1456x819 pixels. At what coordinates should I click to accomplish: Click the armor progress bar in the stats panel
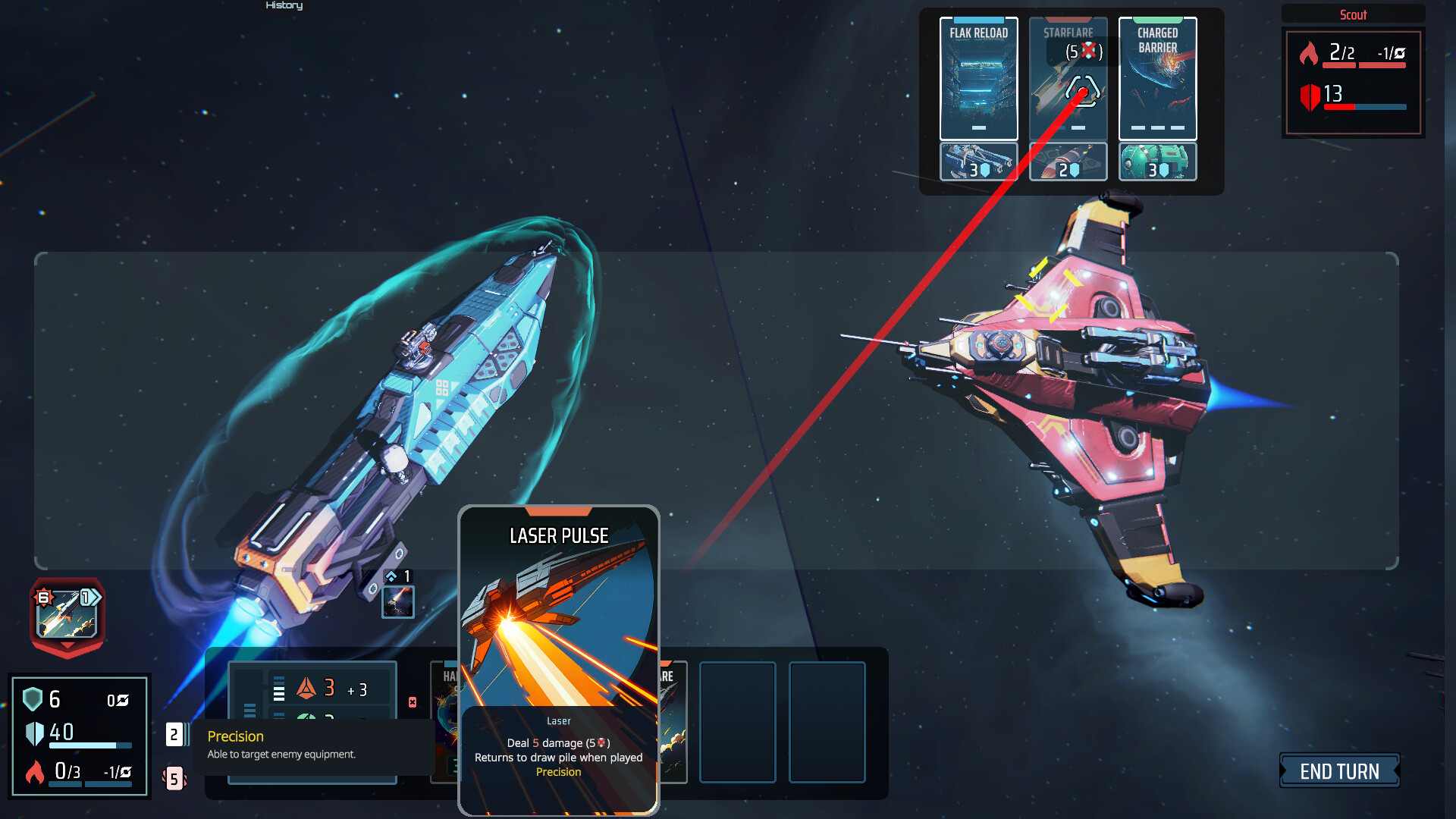[91, 745]
